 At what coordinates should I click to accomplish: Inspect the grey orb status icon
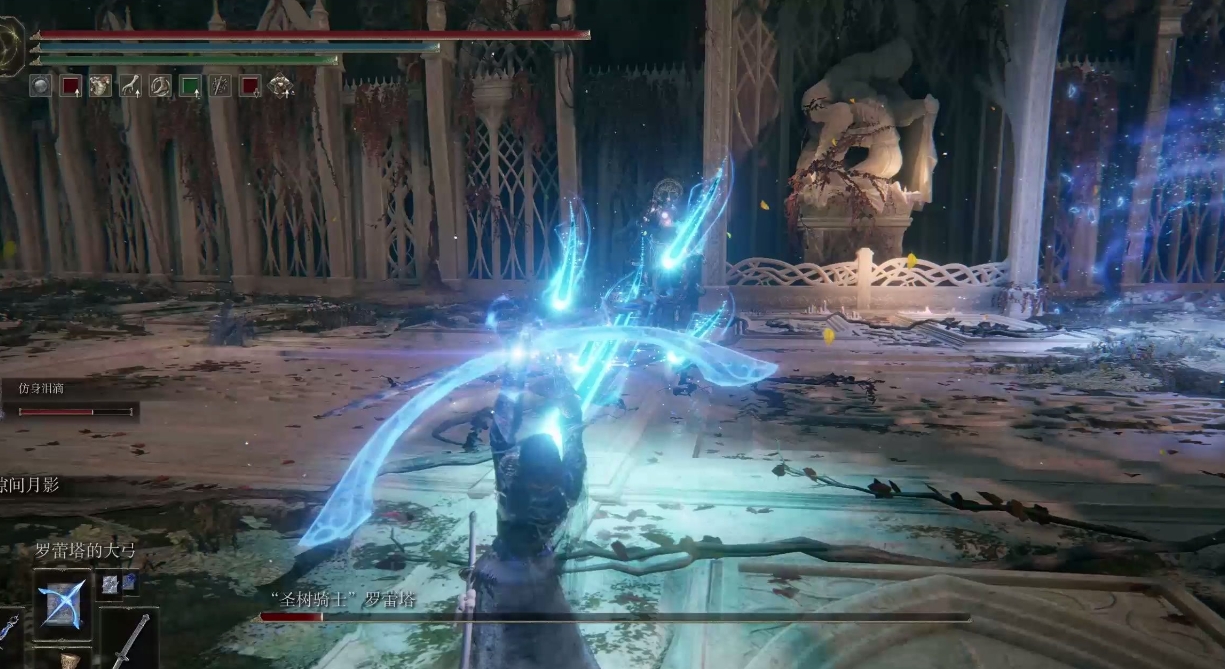click(x=40, y=86)
